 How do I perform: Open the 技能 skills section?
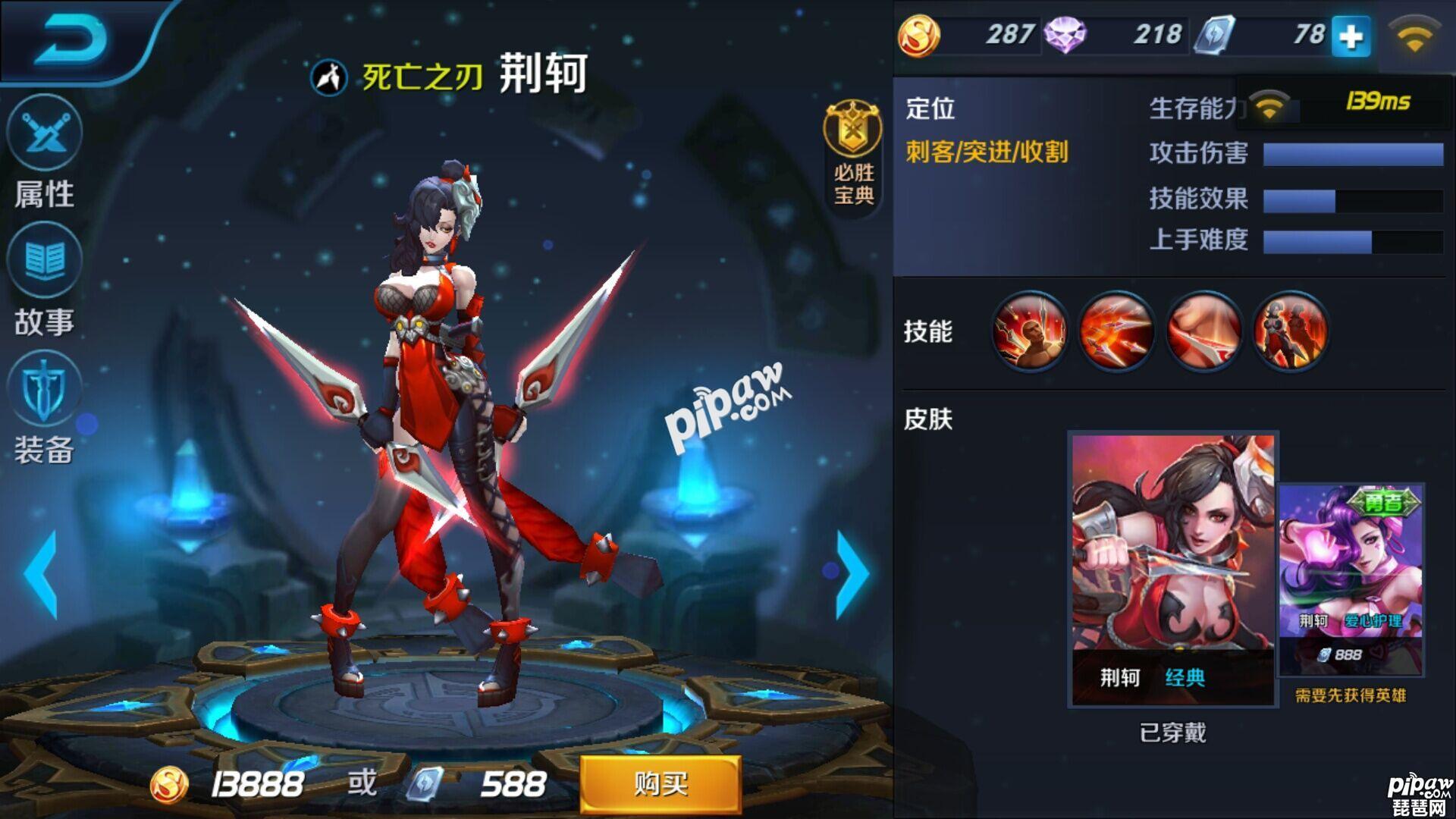click(929, 331)
